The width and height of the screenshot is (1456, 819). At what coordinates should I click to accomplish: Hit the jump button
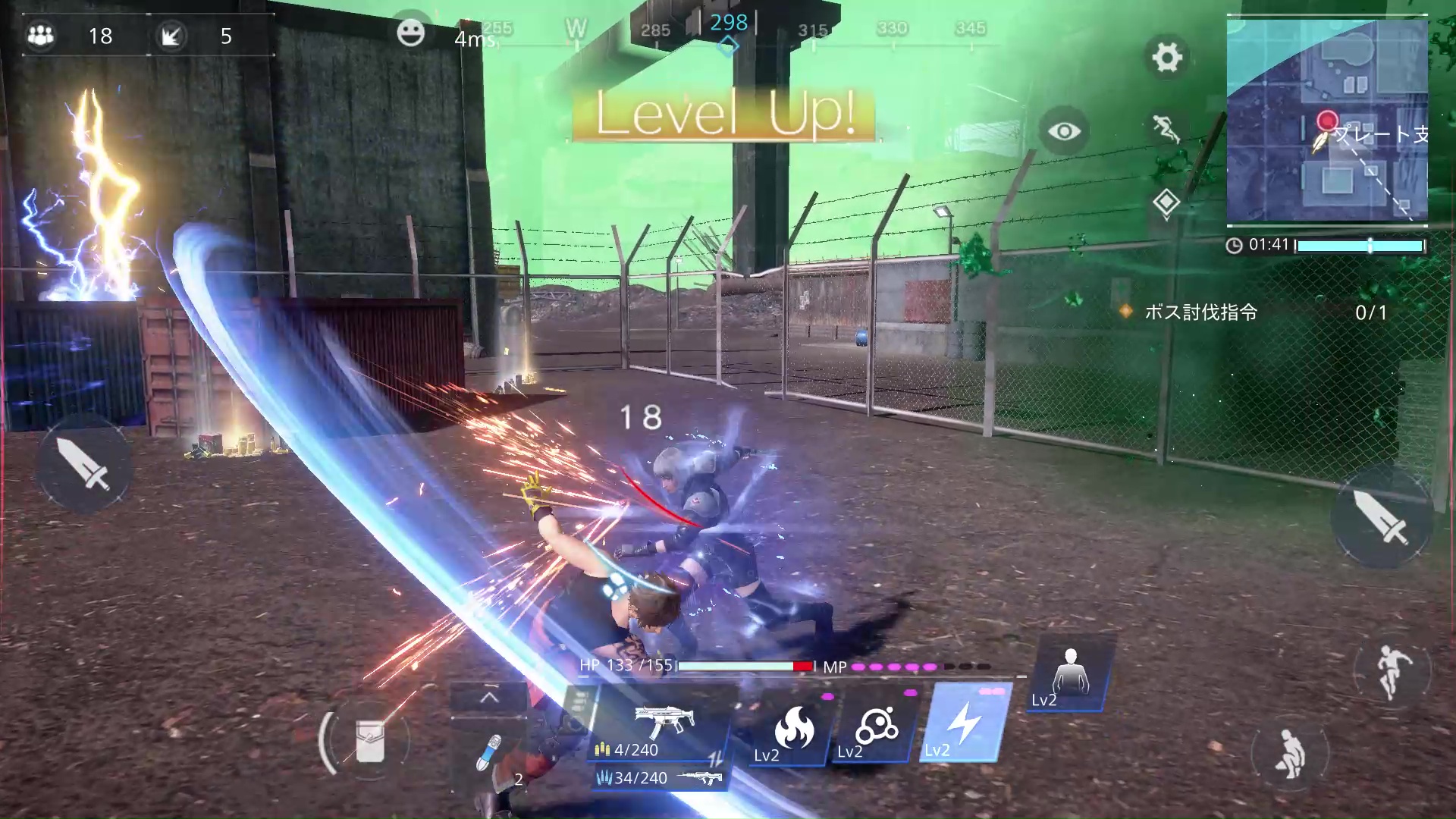[x=1391, y=671]
